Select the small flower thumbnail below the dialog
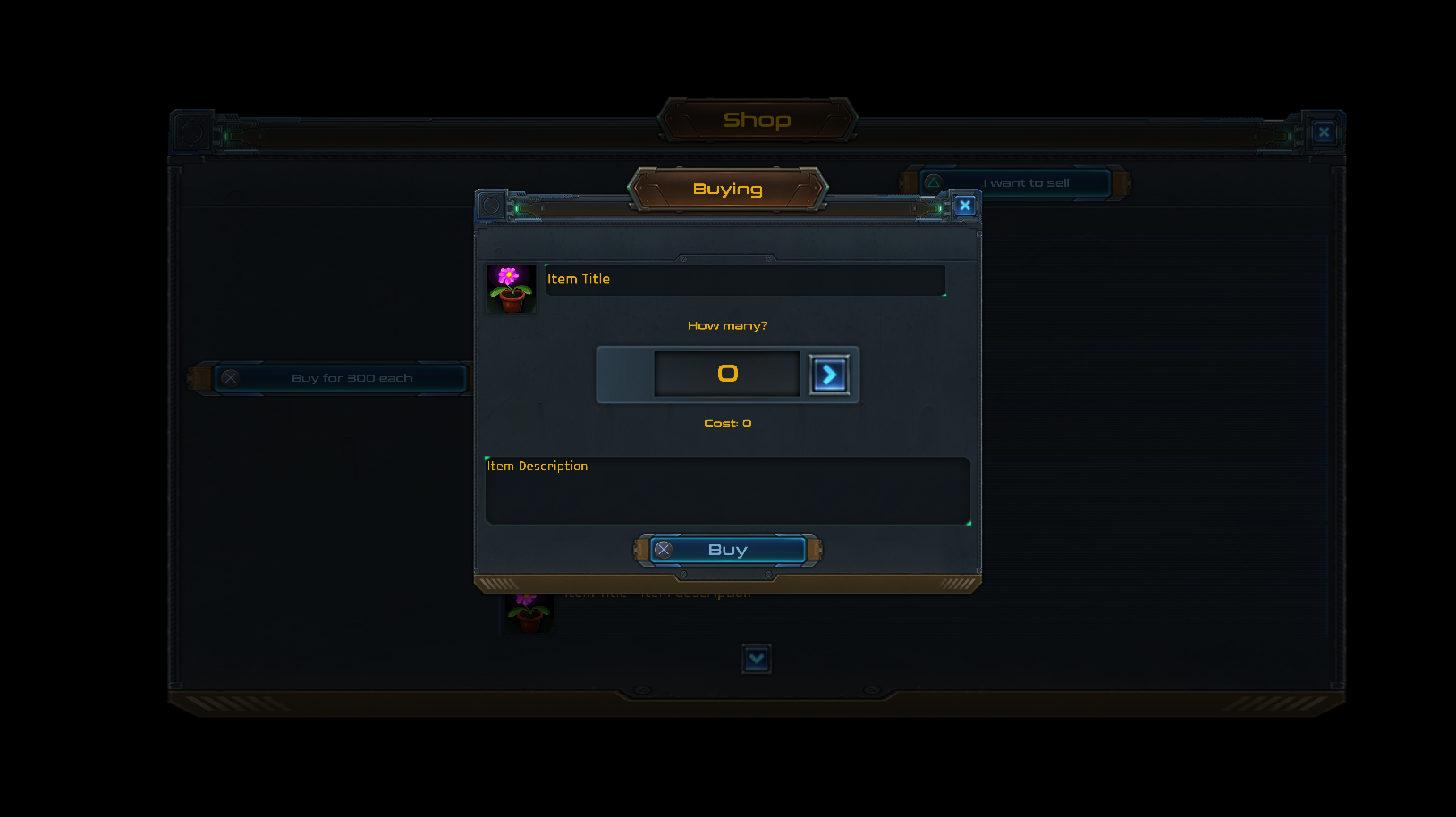Image resolution: width=1456 pixels, height=817 pixels. click(529, 612)
